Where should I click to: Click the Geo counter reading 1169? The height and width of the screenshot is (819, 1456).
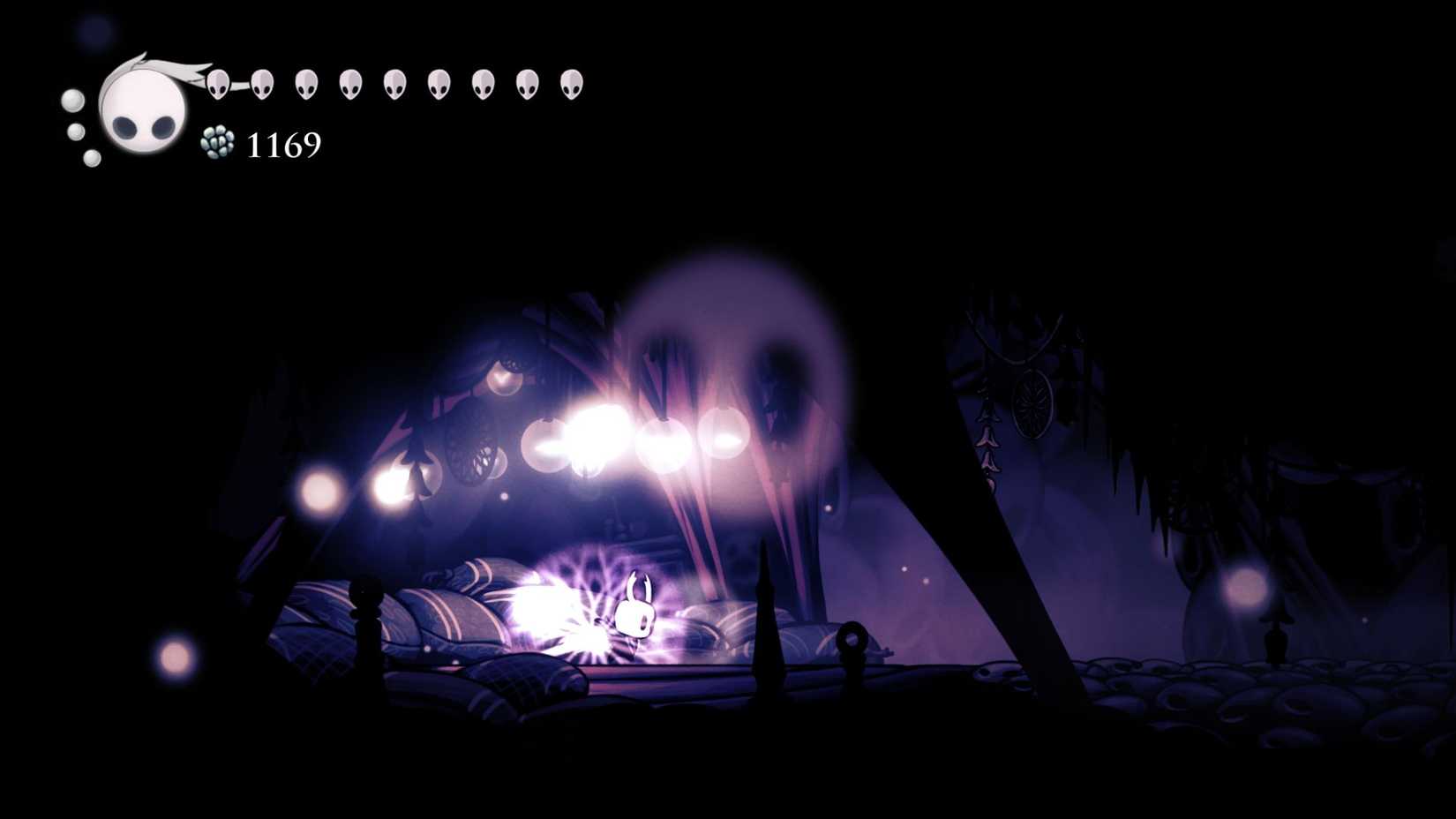coord(284,143)
